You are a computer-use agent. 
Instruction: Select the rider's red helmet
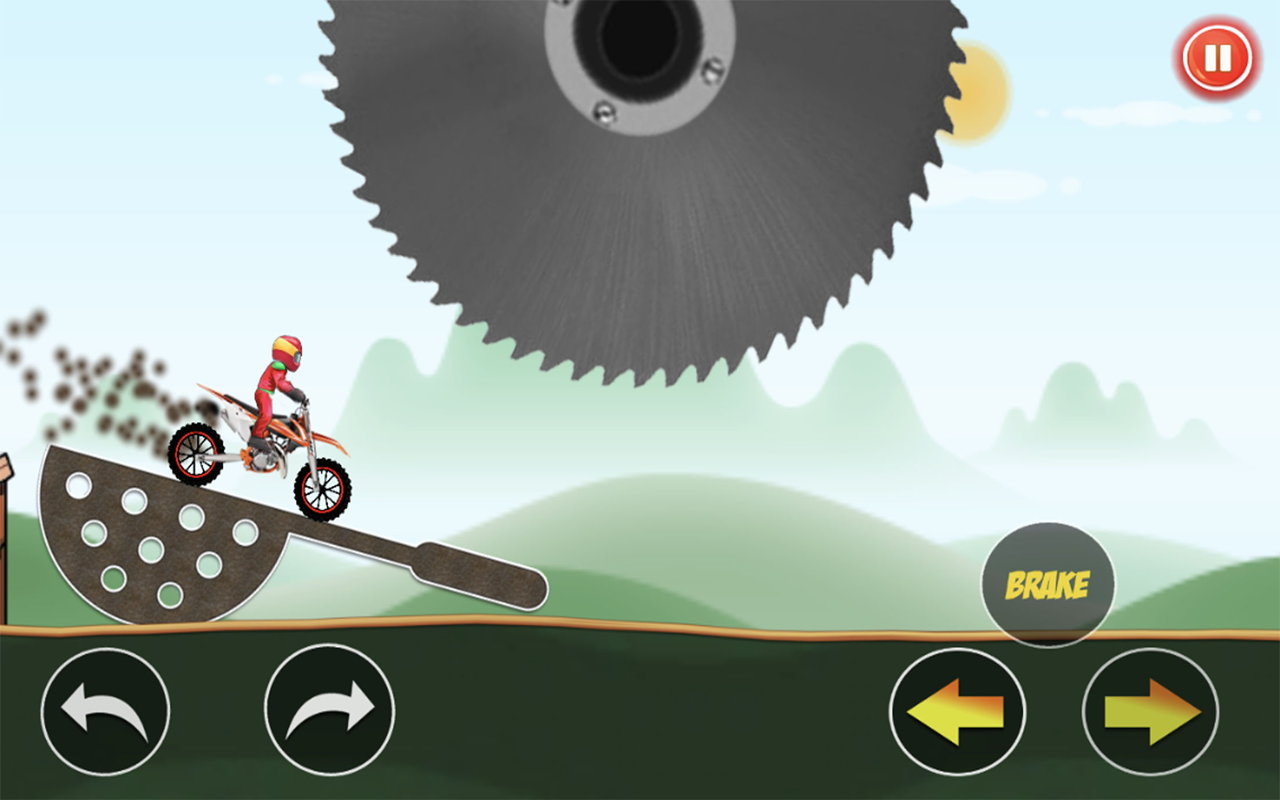(287, 351)
